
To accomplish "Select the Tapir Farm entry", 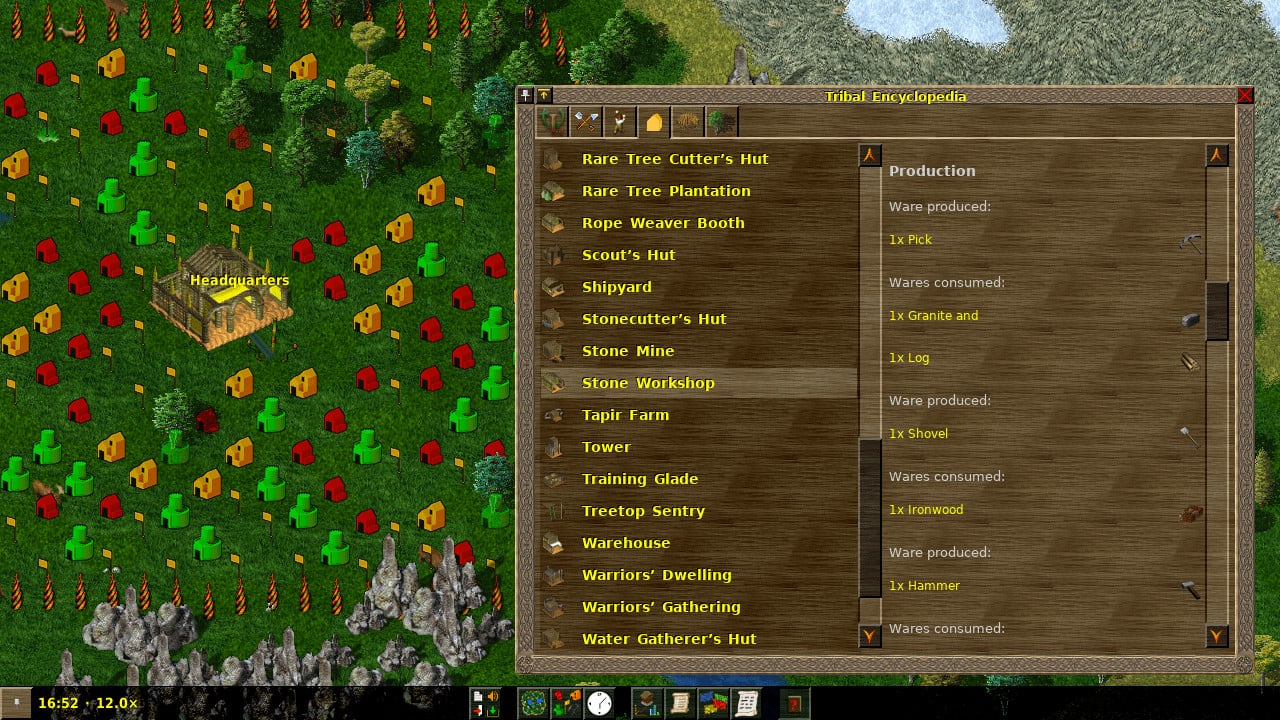I will point(624,415).
